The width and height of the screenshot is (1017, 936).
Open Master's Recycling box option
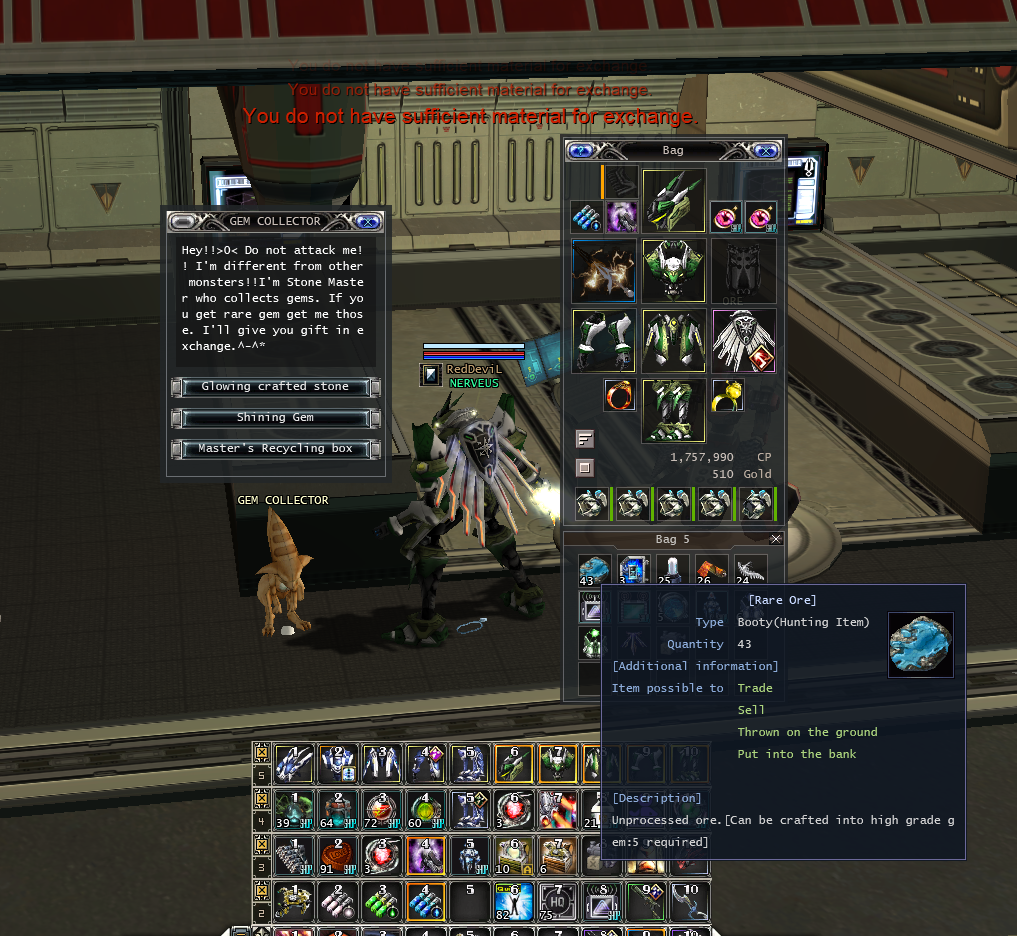(275, 449)
